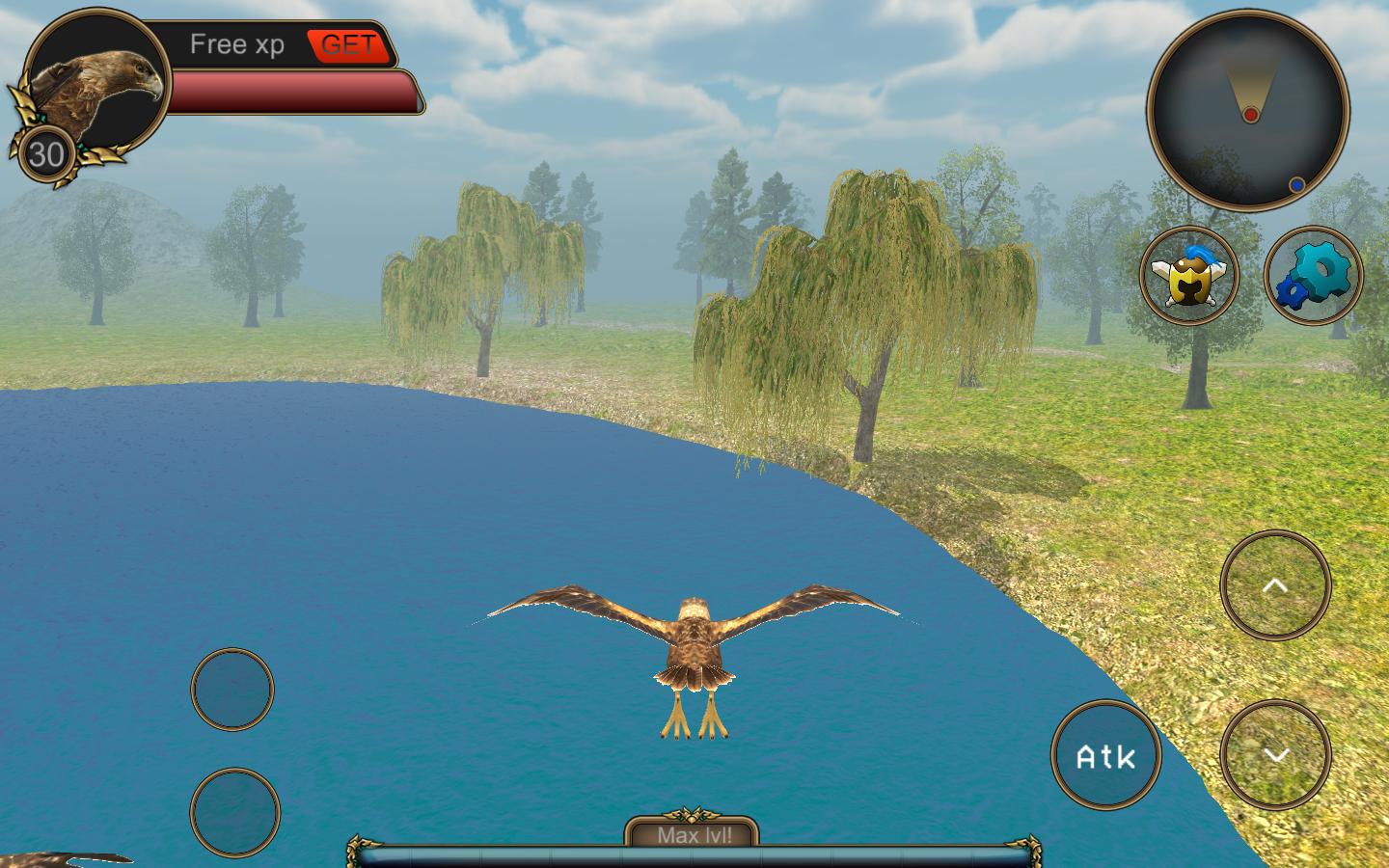Image resolution: width=1389 pixels, height=868 pixels.
Task: Claim free XP with the GET button
Action: (x=348, y=45)
